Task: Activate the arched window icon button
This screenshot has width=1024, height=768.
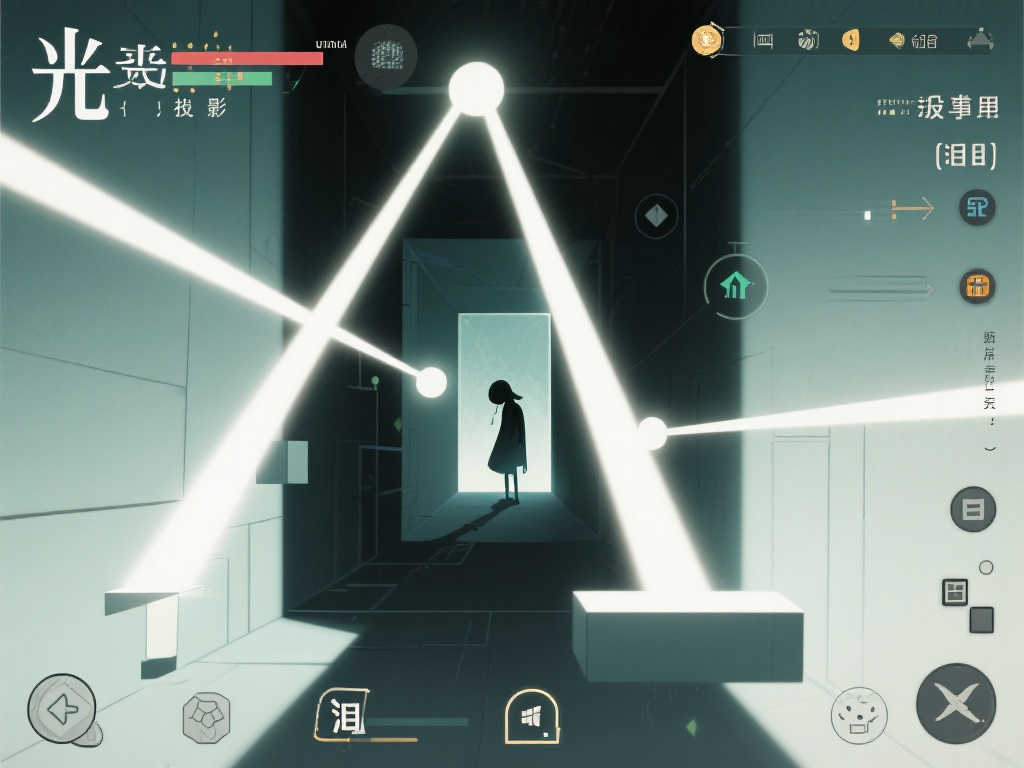Action: click(x=532, y=716)
